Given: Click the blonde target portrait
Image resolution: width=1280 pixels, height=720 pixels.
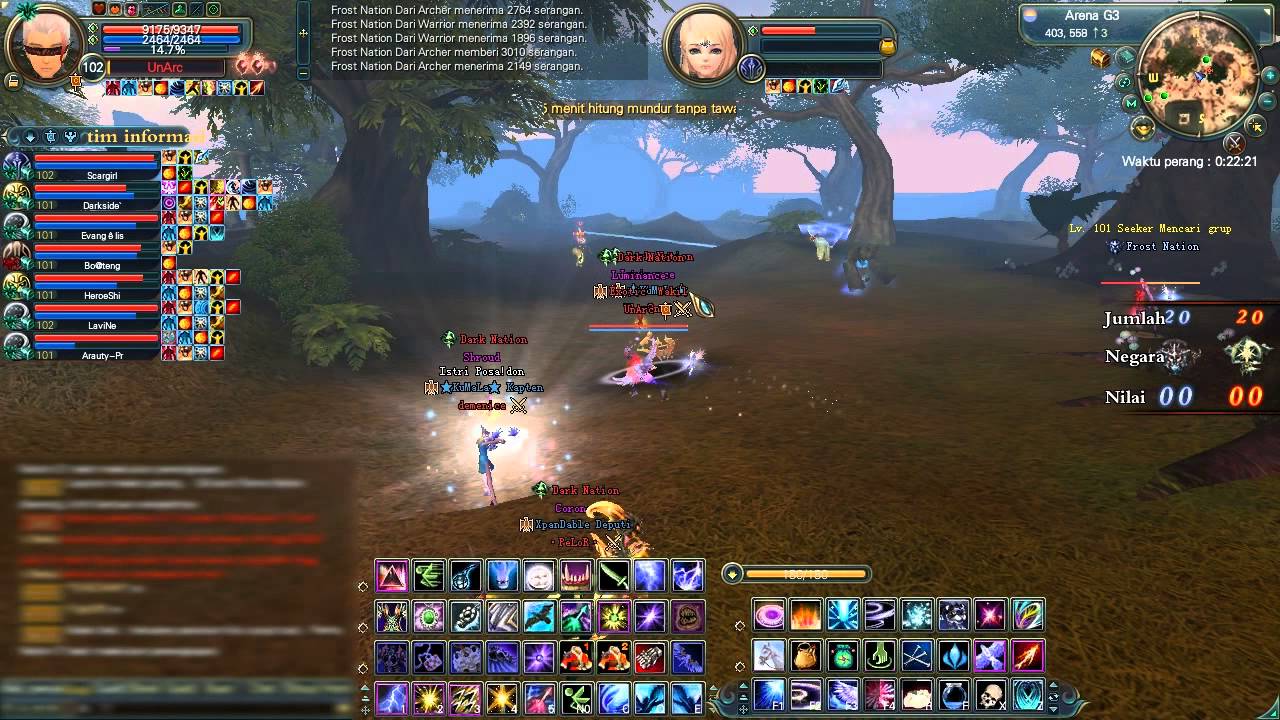Looking at the screenshot, I should click(x=705, y=45).
